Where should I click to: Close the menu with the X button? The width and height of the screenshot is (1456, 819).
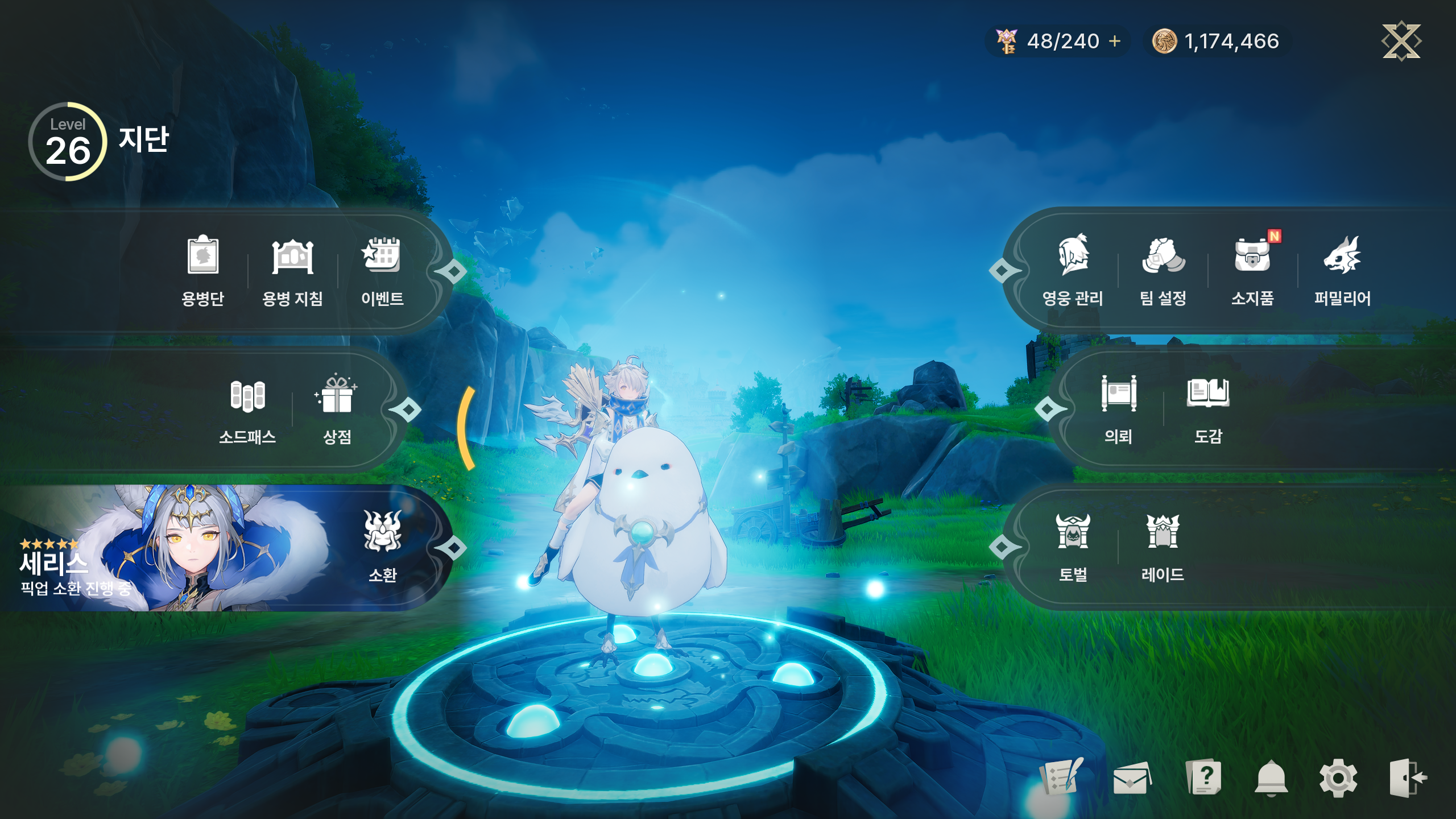coord(1401,41)
